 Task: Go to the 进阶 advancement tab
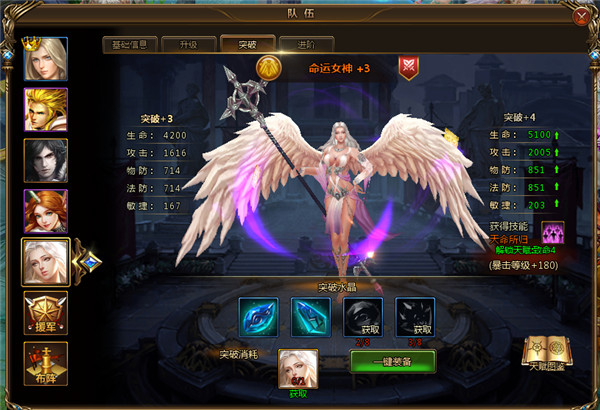pos(304,45)
